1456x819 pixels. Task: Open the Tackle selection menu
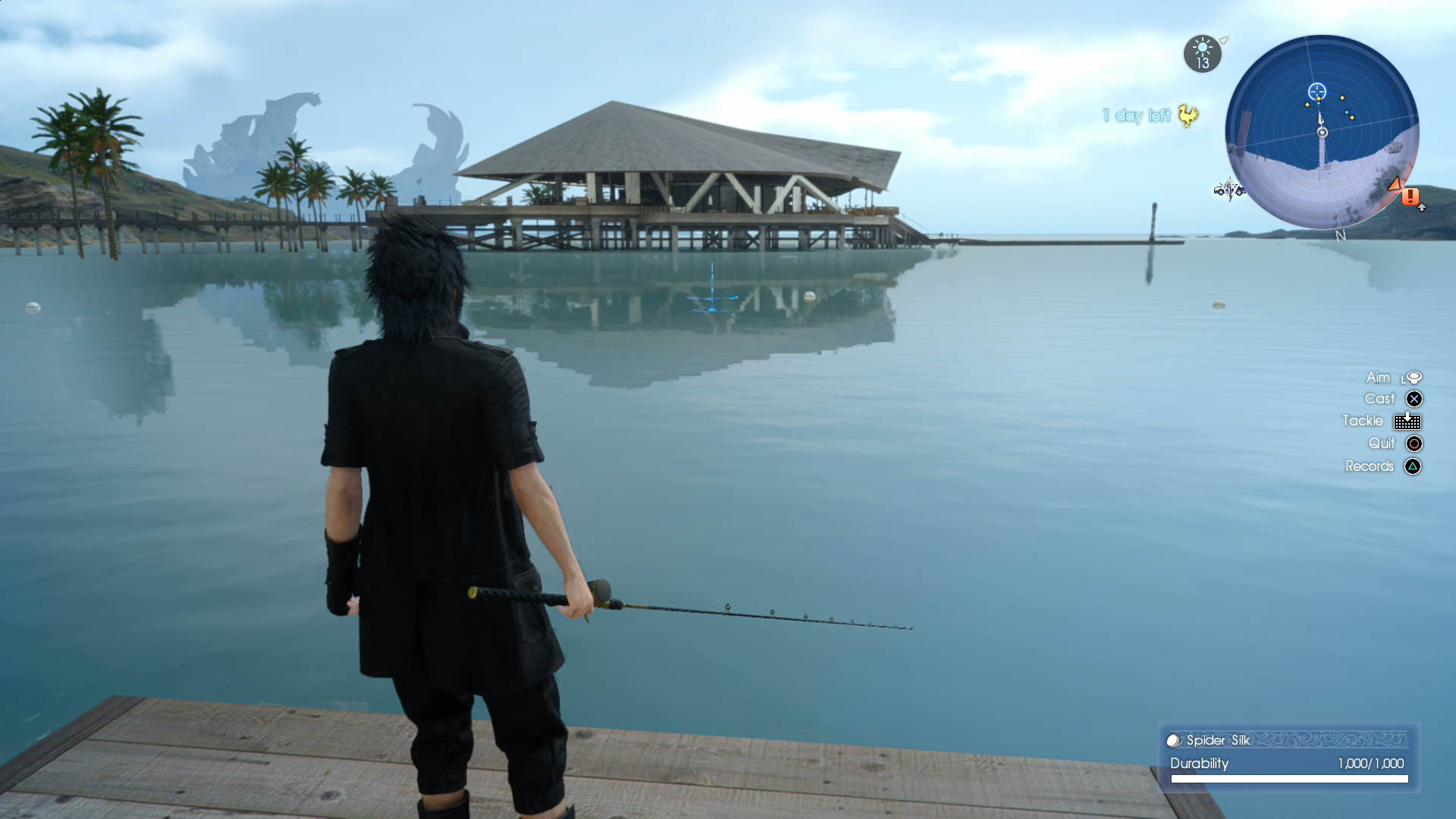1363,421
